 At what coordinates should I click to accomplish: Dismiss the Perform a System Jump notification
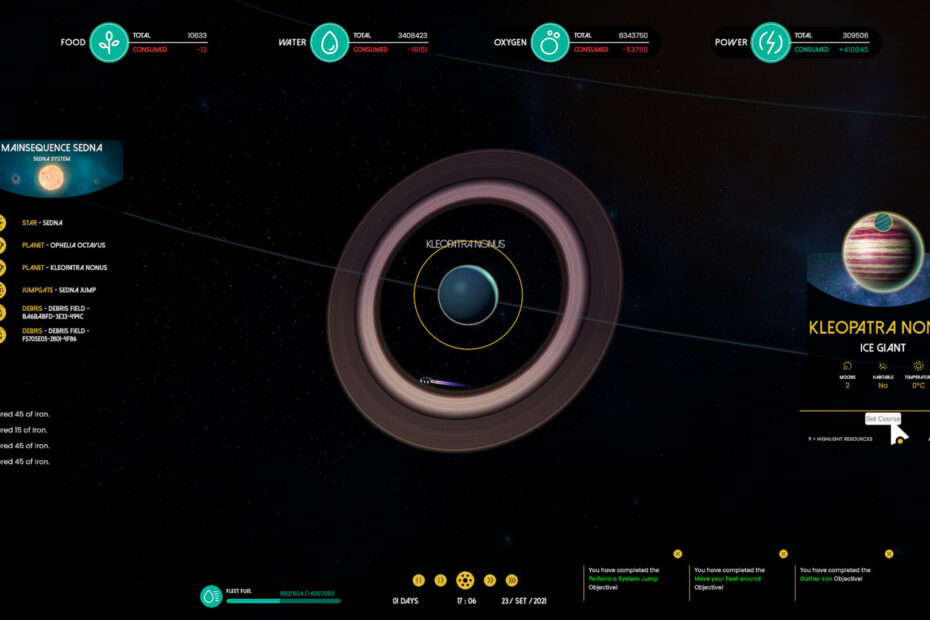(677, 553)
